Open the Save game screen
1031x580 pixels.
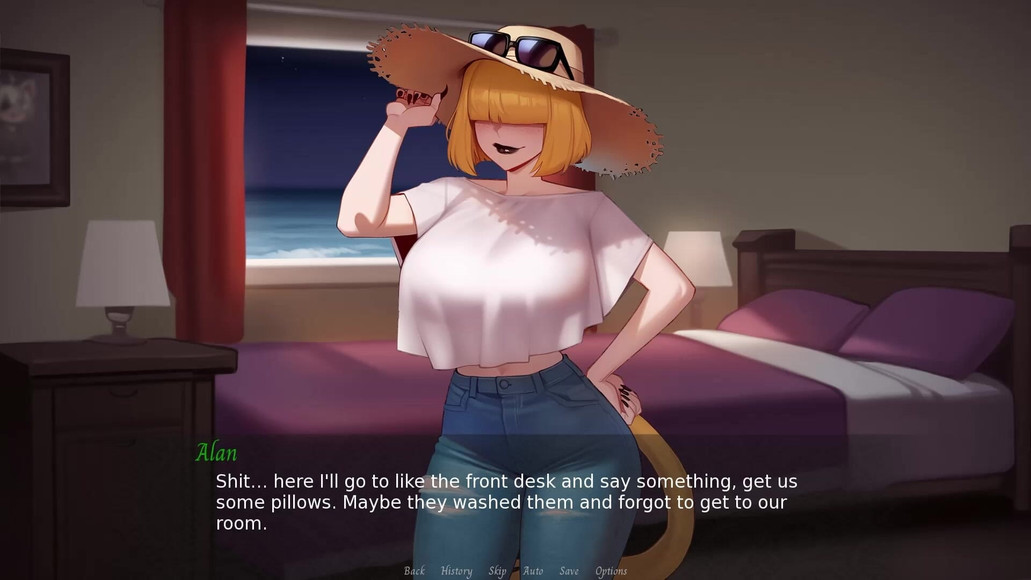click(x=569, y=571)
